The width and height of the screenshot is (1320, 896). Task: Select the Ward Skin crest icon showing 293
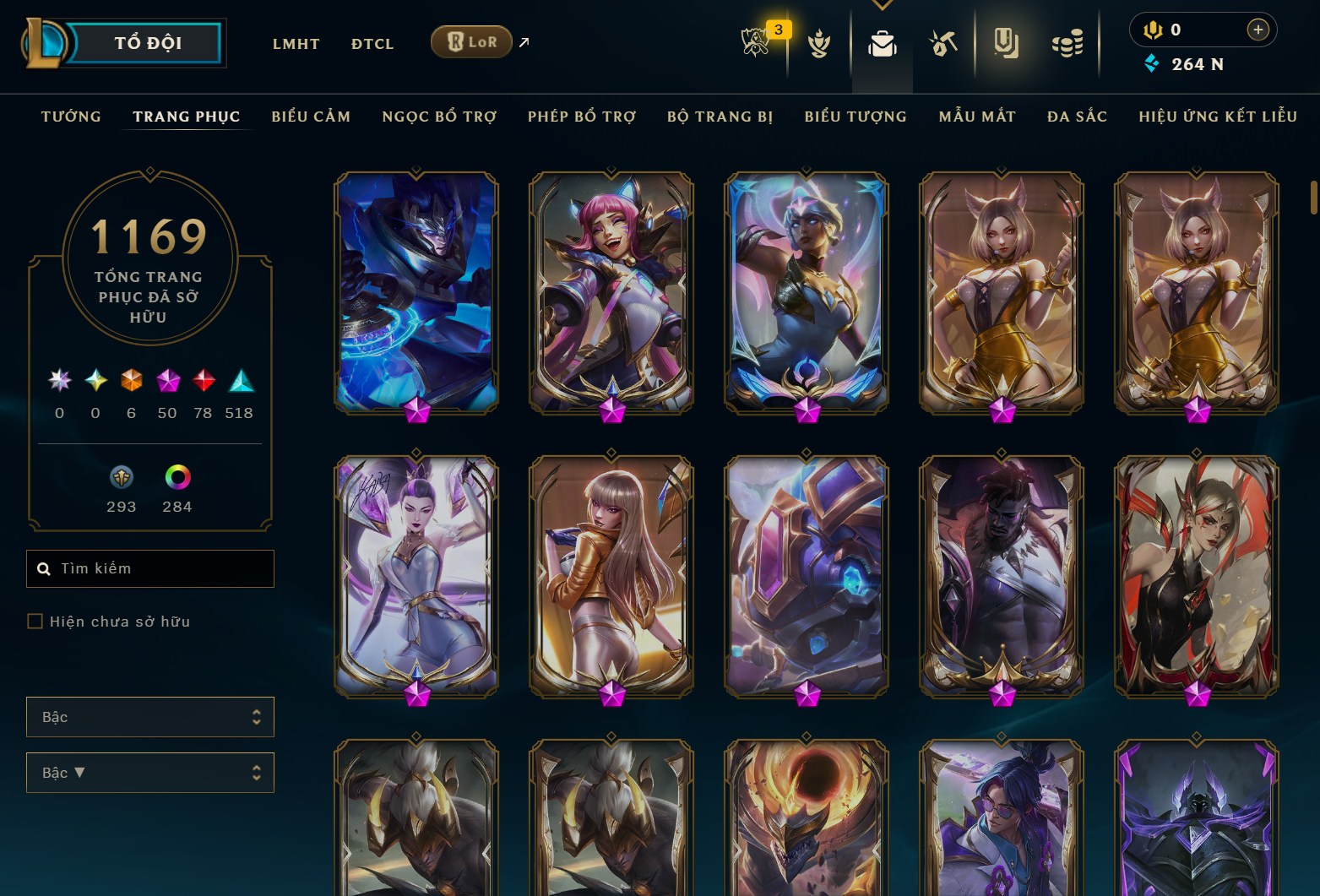121,478
